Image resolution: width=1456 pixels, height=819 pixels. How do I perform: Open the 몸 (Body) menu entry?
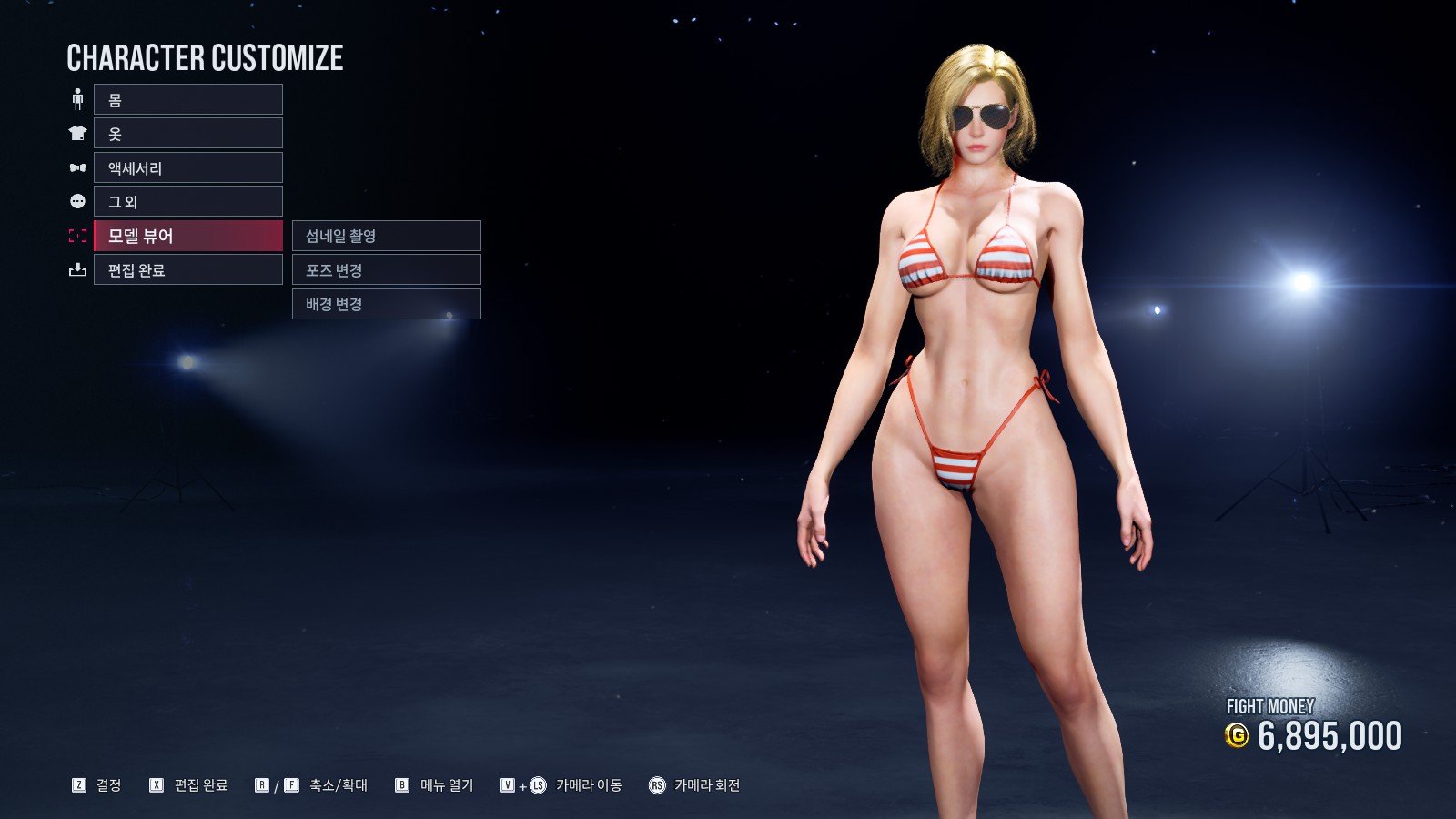[x=187, y=99]
